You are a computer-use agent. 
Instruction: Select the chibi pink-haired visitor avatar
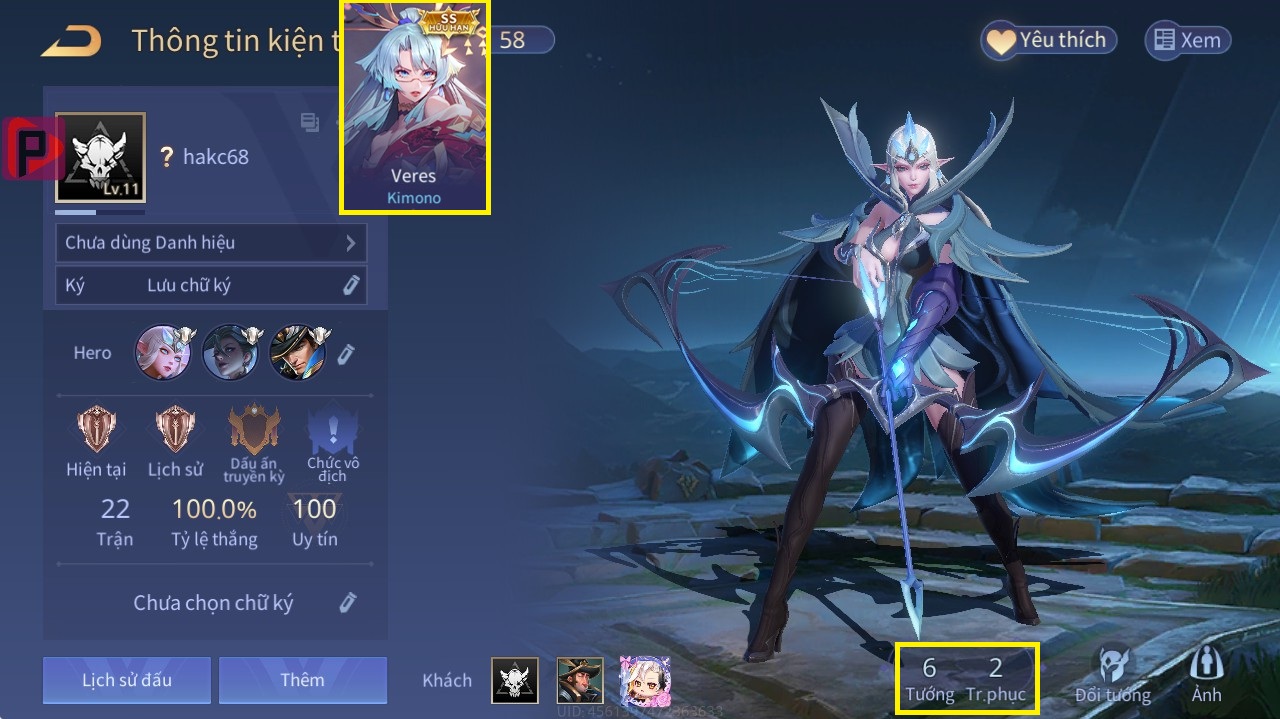pos(644,680)
